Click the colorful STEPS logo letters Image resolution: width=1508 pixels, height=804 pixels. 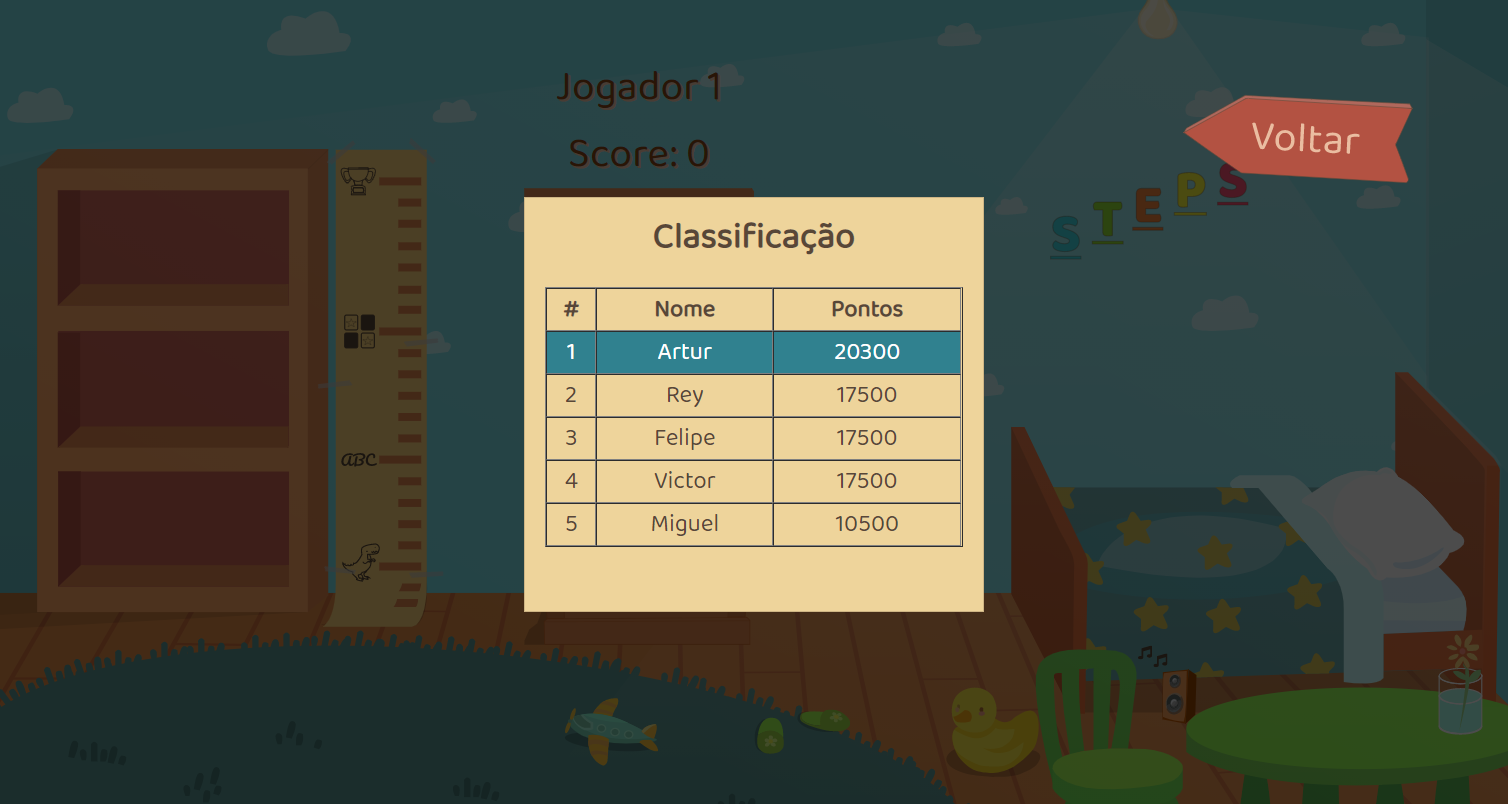(1148, 208)
